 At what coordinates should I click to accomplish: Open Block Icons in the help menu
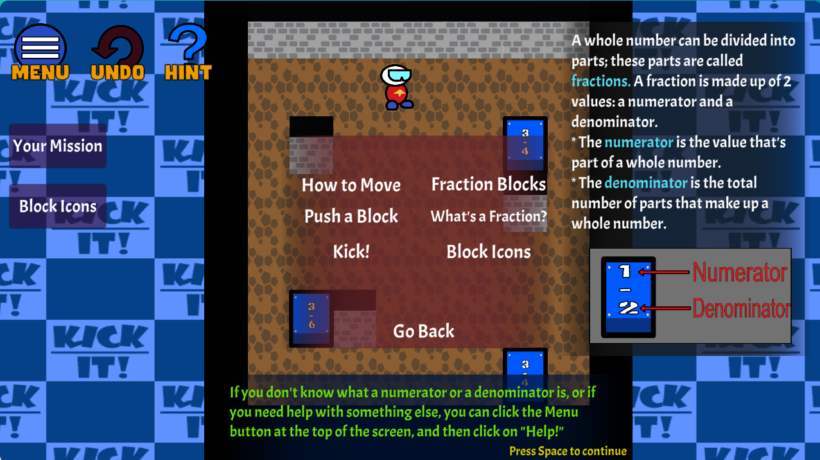(x=488, y=251)
